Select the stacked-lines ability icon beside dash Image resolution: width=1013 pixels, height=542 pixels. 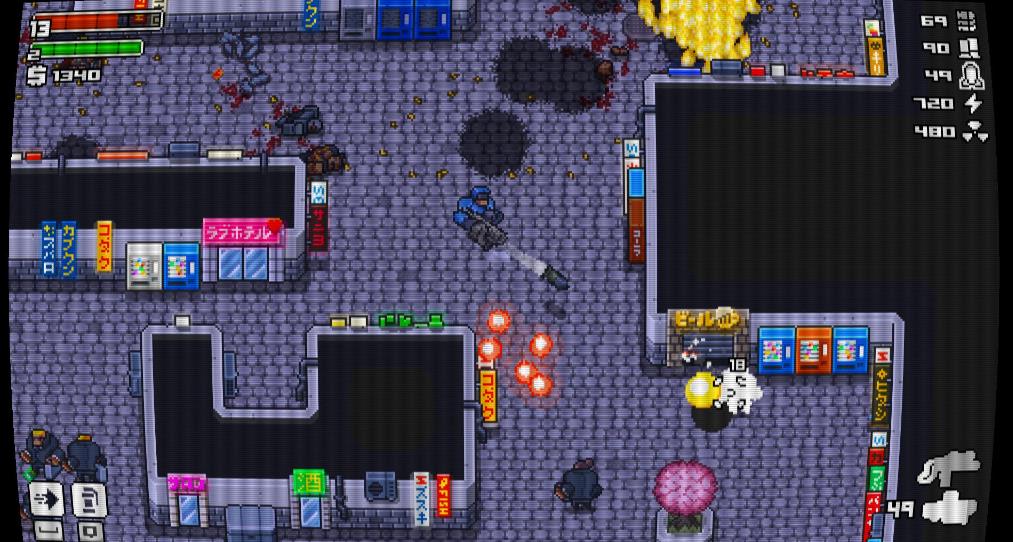pos(89,498)
